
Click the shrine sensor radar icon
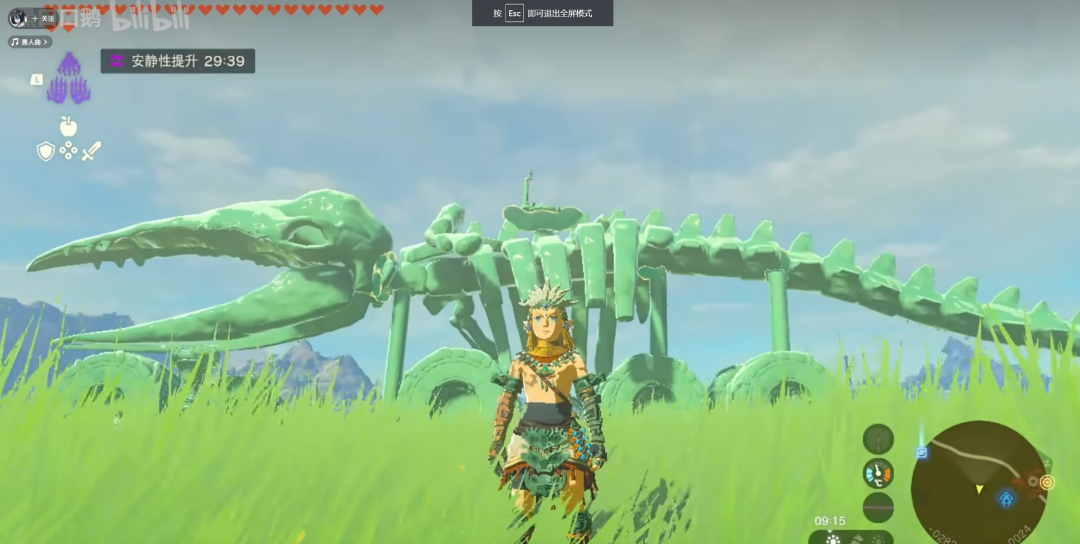click(878, 438)
